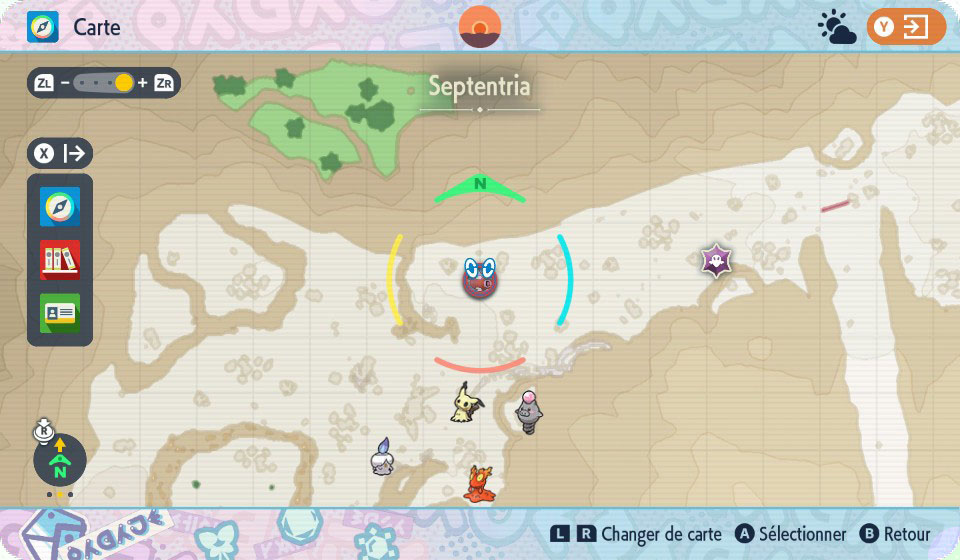Image resolution: width=960 pixels, height=560 pixels.
Task: Exit the map with the orange button
Action: click(906, 27)
